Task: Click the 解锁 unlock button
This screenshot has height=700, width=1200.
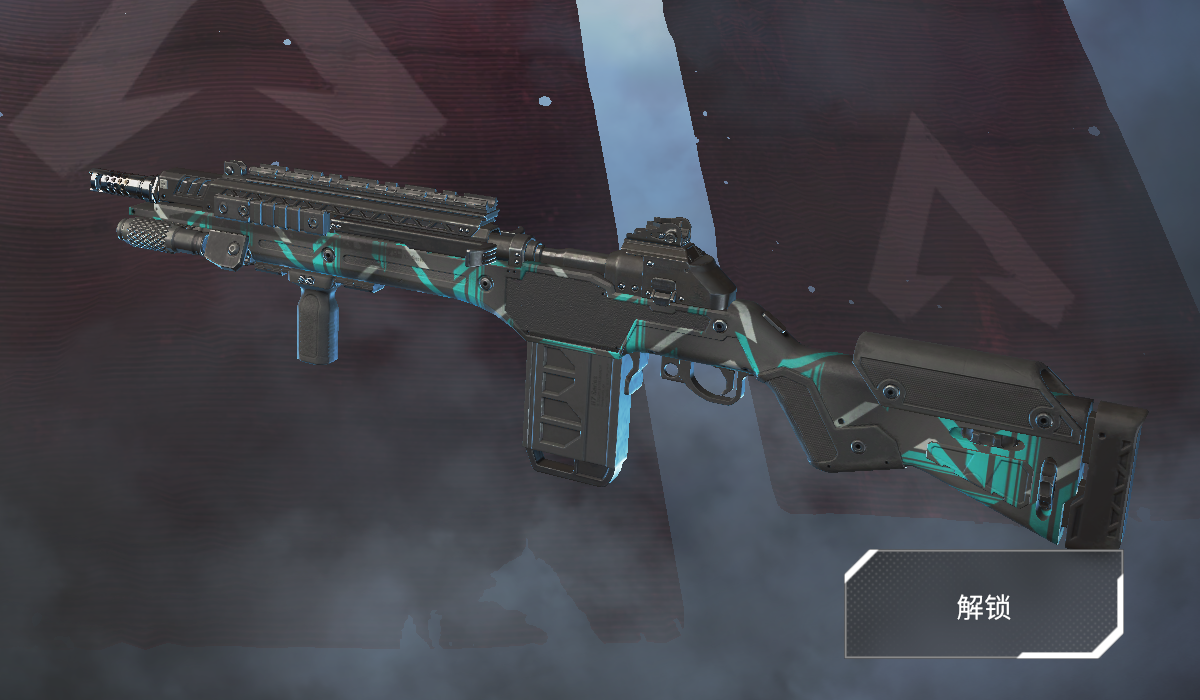Action: (983, 604)
